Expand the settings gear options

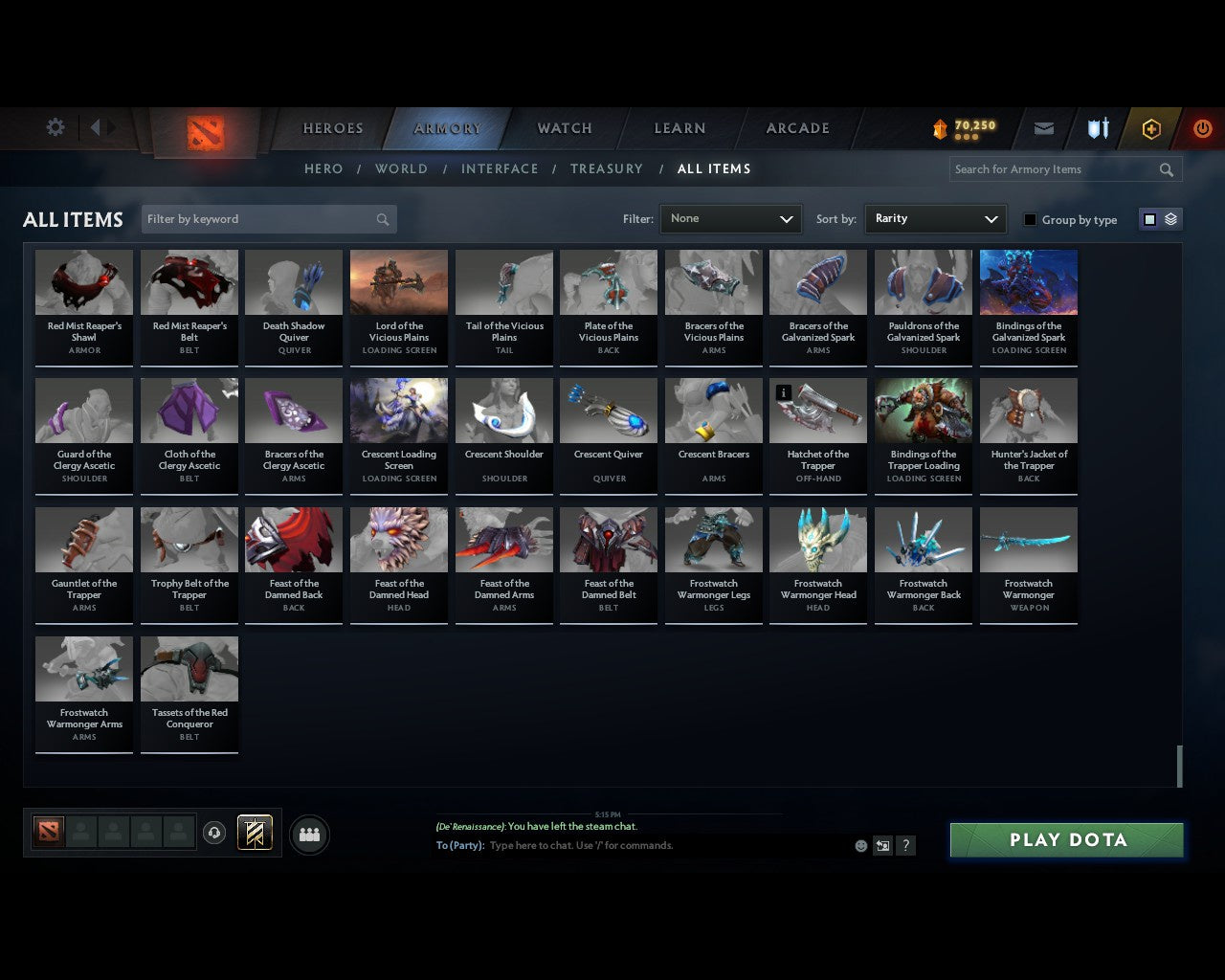[x=55, y=127]
